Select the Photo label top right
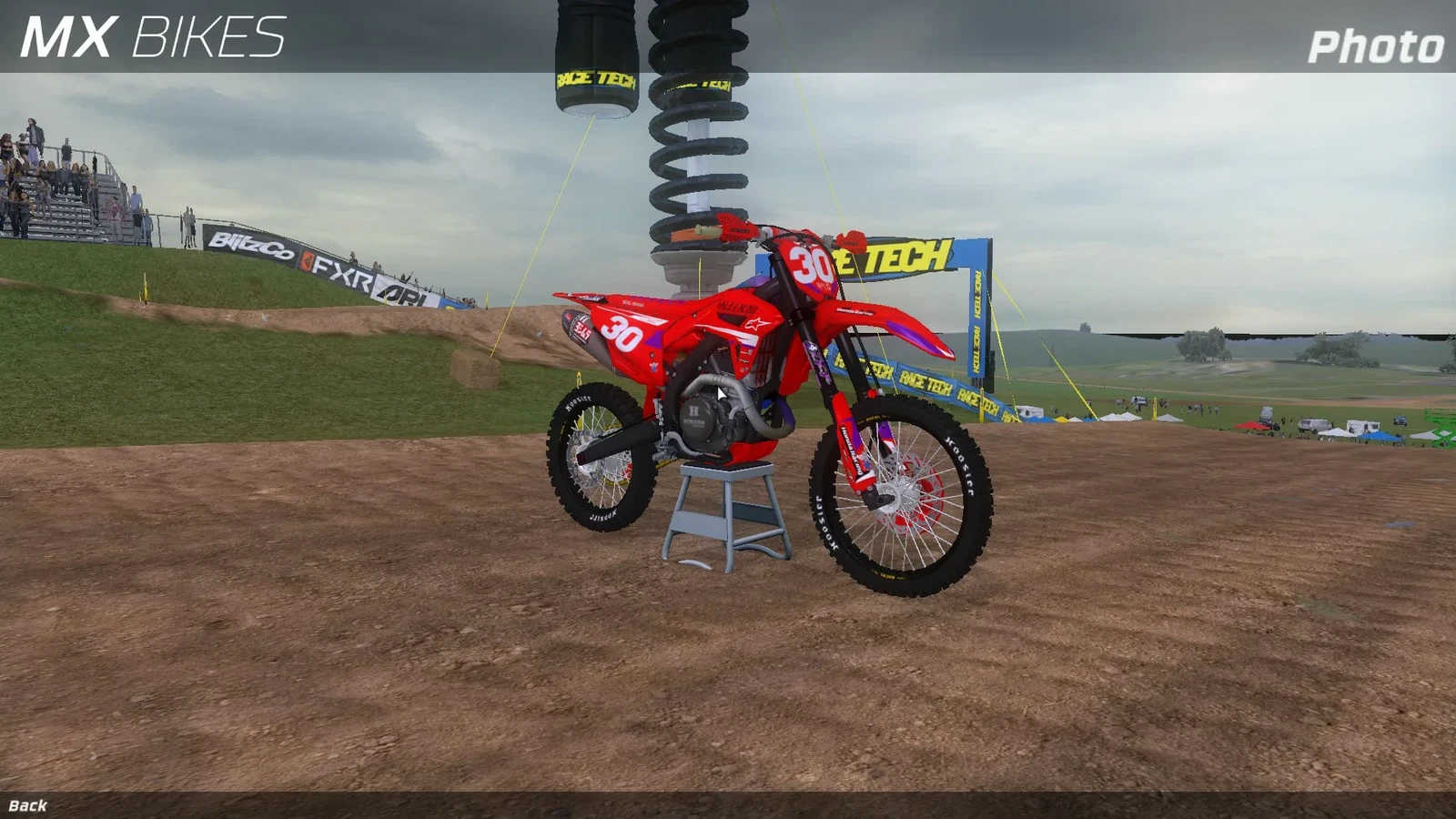The width and height of the screenshot is (1456, 819). [x=1375, y=44]
